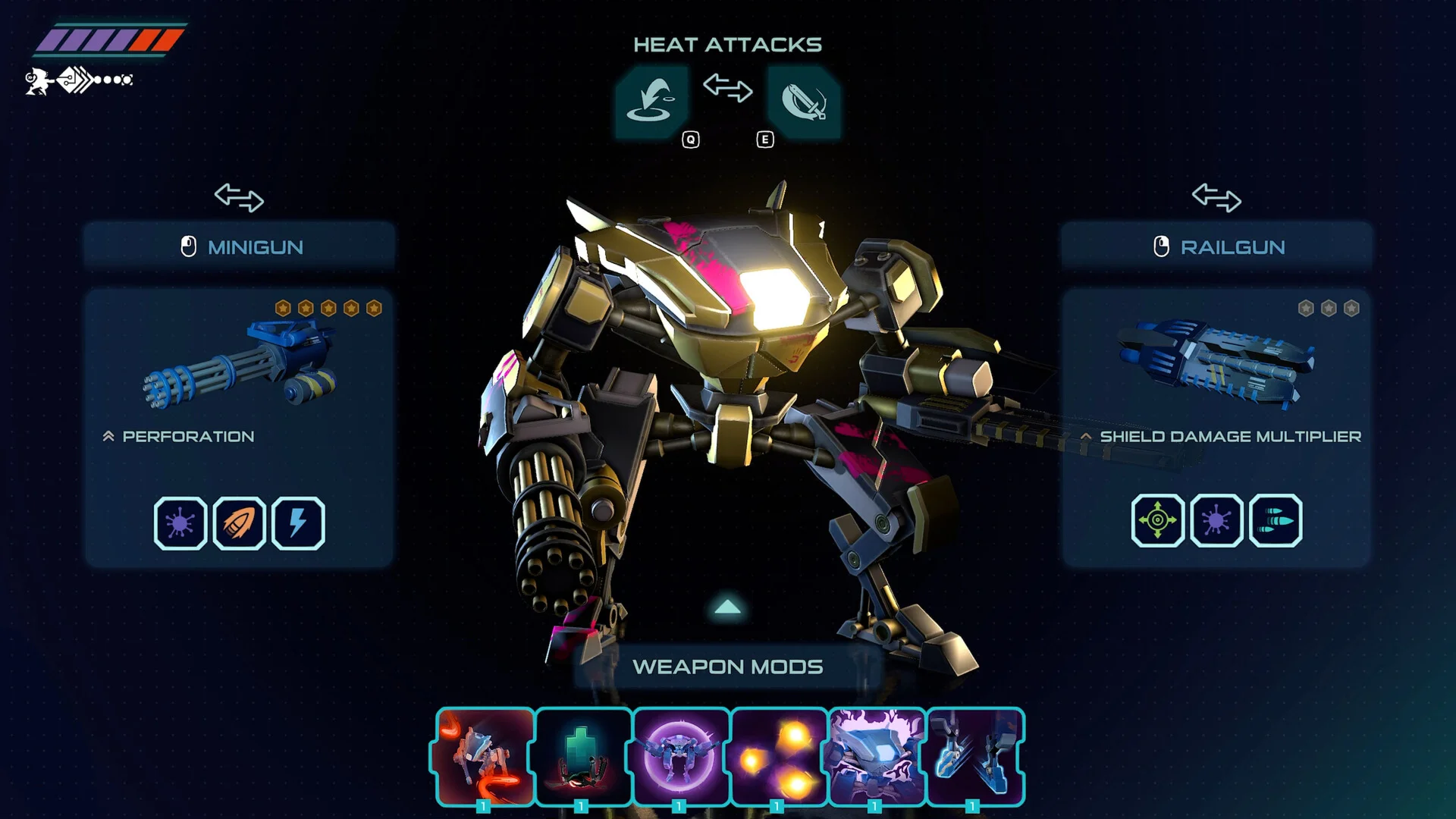Choose the purple burst mod on the Minigun
The image size is (1456, 819).
(180, 522)
